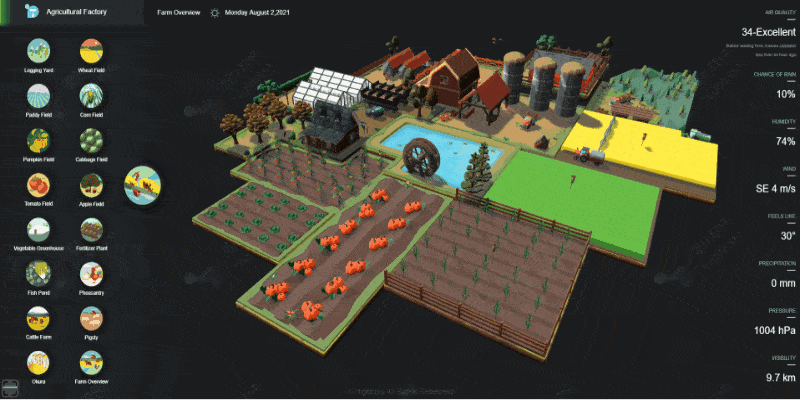
Task: Open the Wheat Field view
Action: click(x=91, y=52)
